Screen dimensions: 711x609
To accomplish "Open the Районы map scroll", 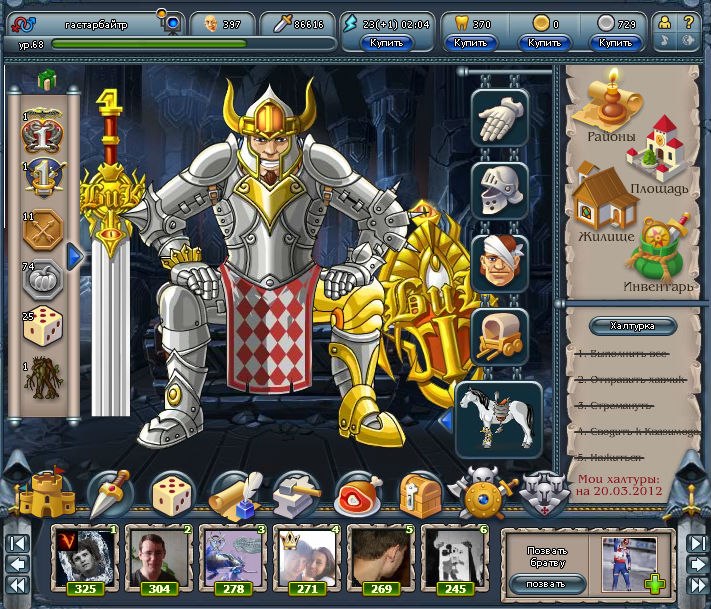I will [605, 108].
